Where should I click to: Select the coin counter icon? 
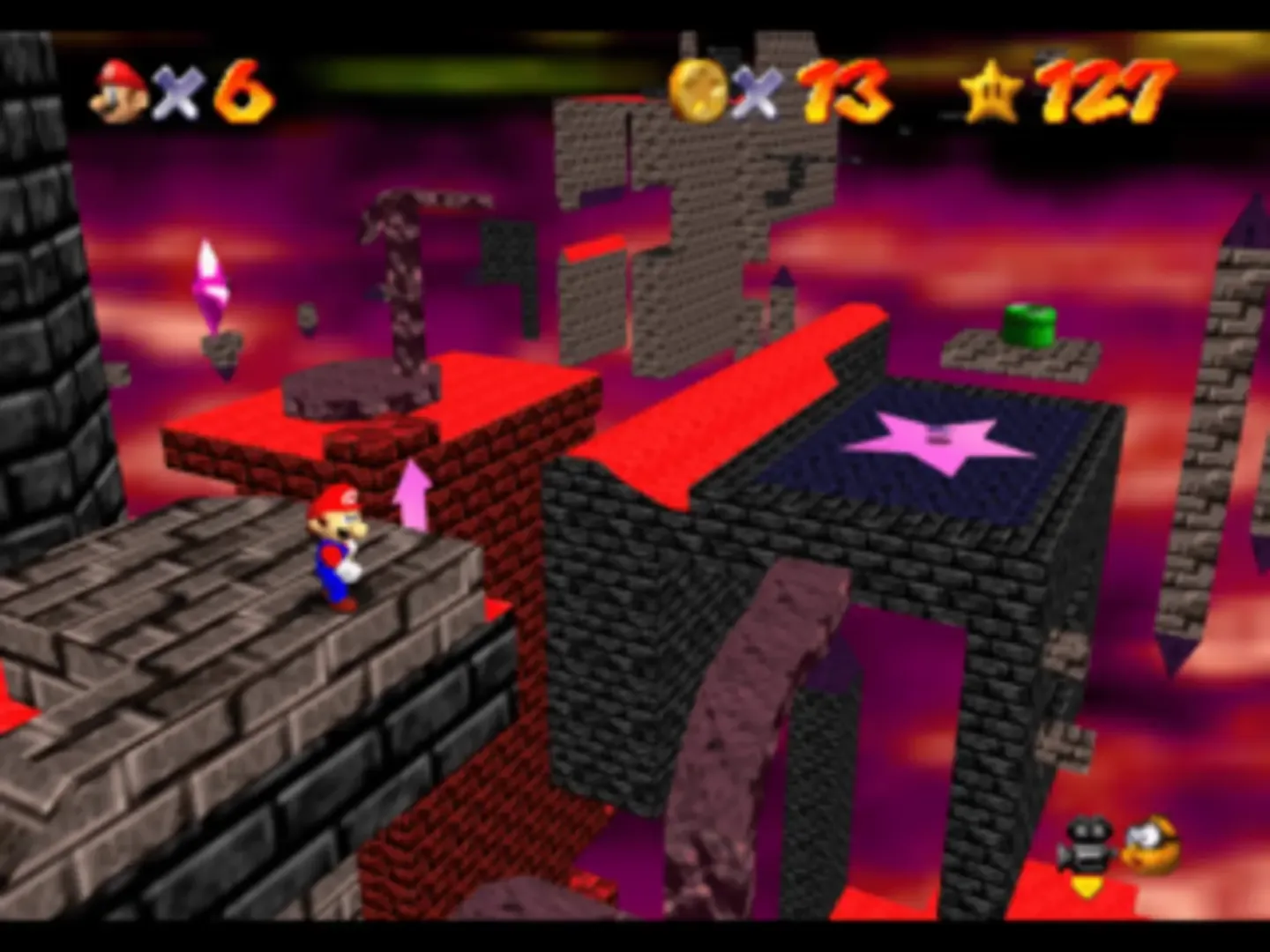pyautogui.click(x=696, y=89)
